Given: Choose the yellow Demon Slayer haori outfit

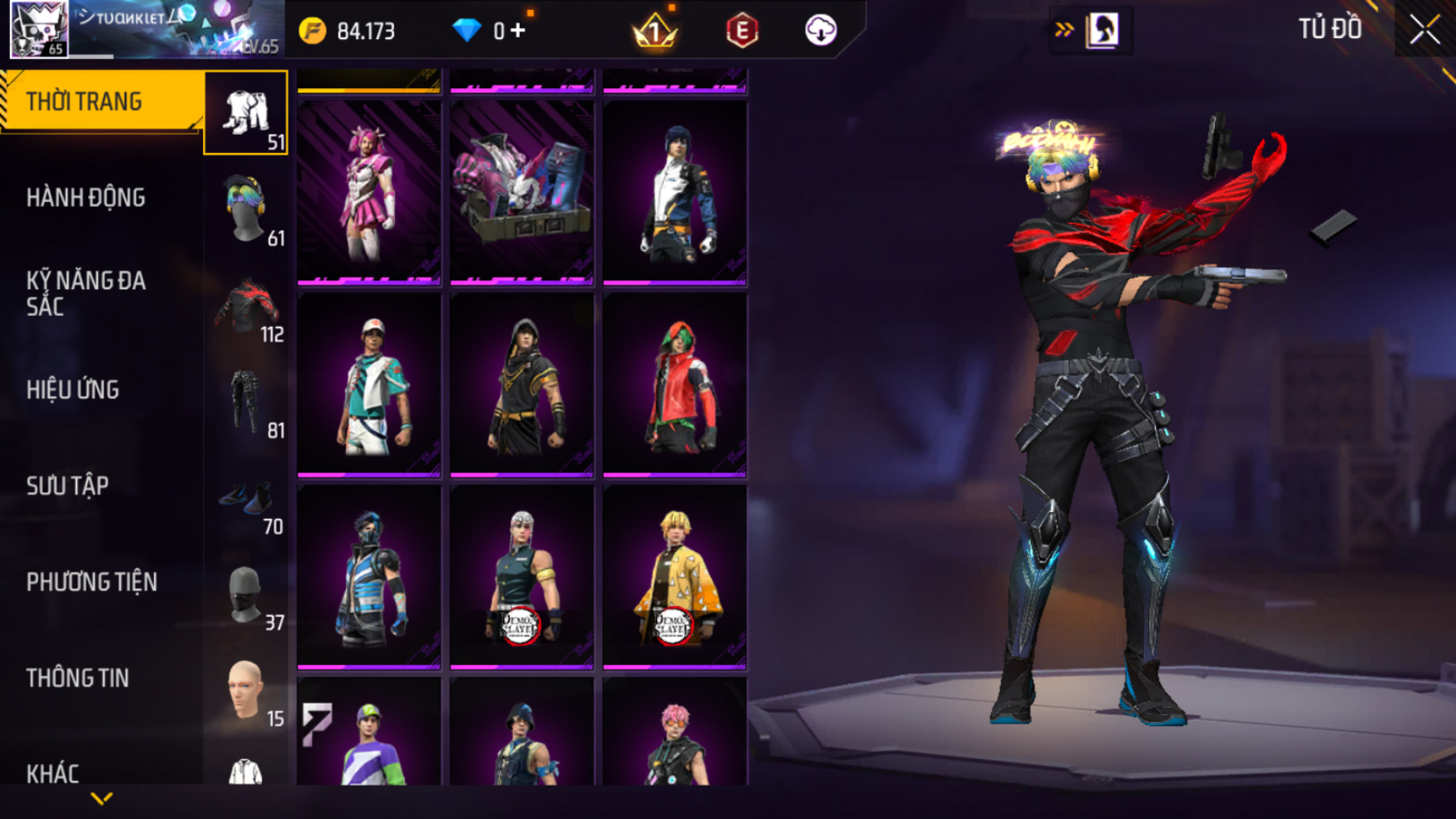Looking at the screenshot, I should (x=674, y=577).
